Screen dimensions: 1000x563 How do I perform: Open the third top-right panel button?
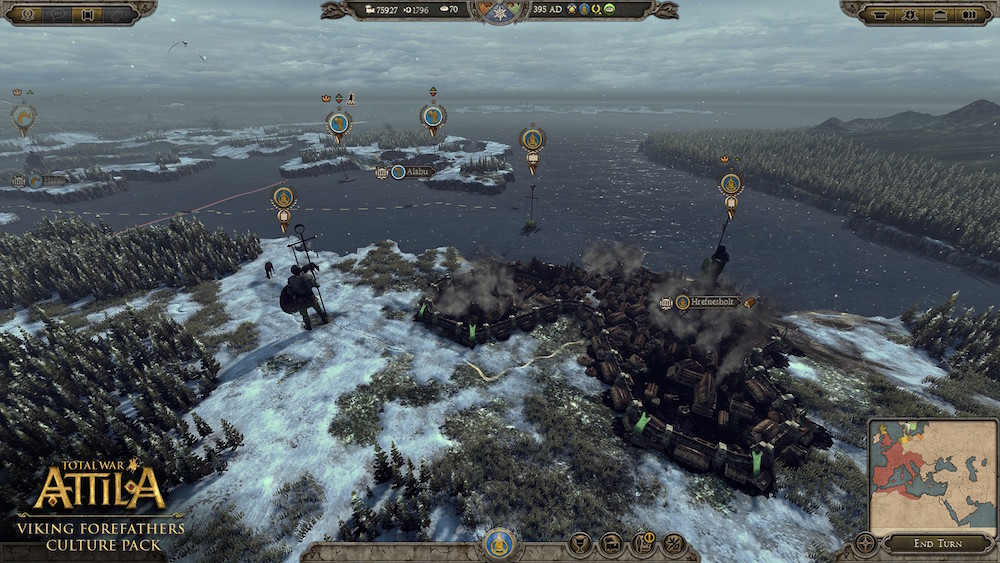click(x=940, y=14)
